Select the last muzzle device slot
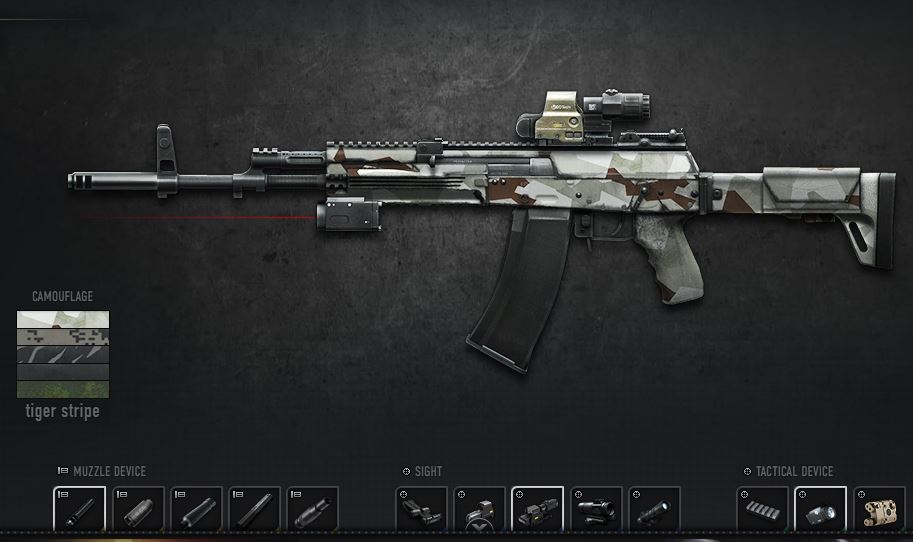This screenshot has height=542, width=913. [x=313, y=510]
